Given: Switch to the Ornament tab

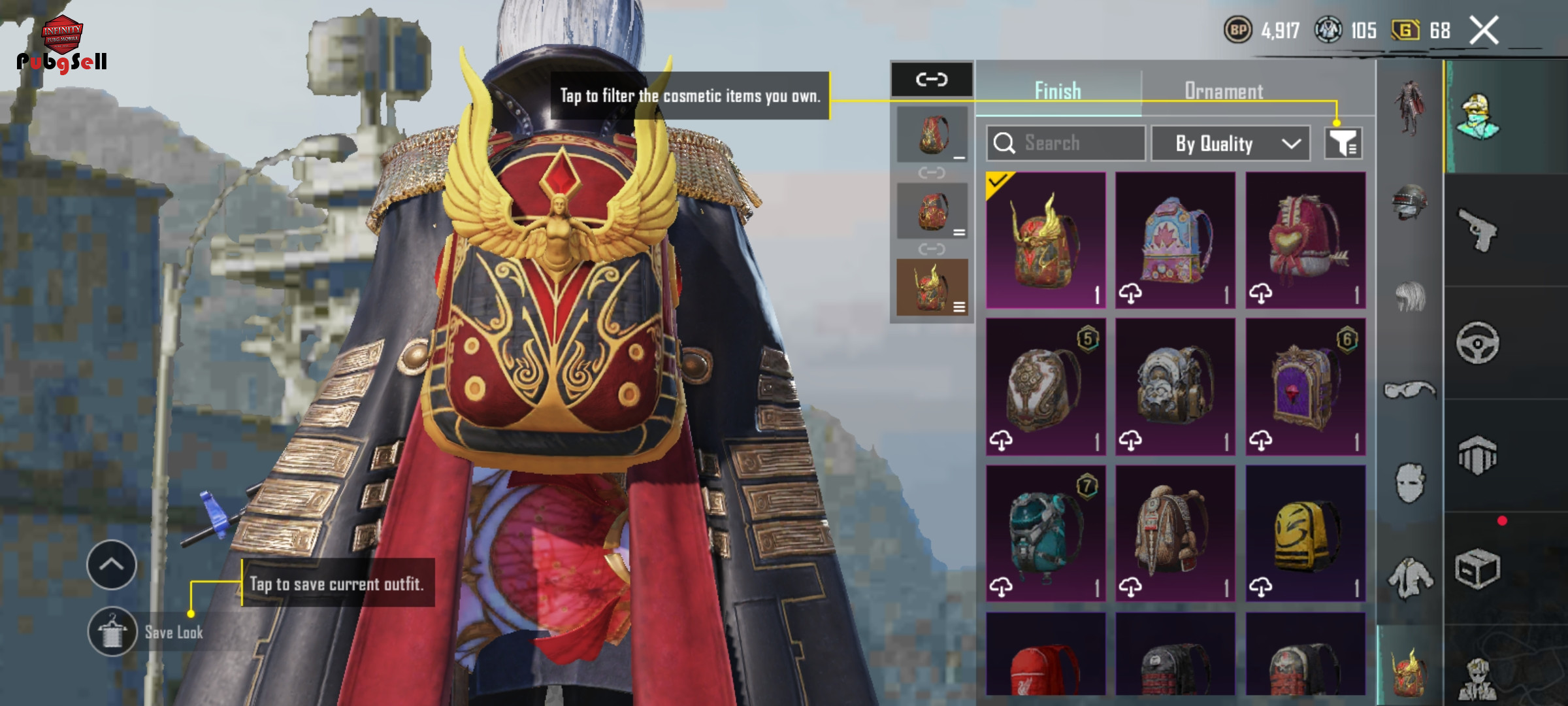Looking at the screenshot, I should (1223, 91).
